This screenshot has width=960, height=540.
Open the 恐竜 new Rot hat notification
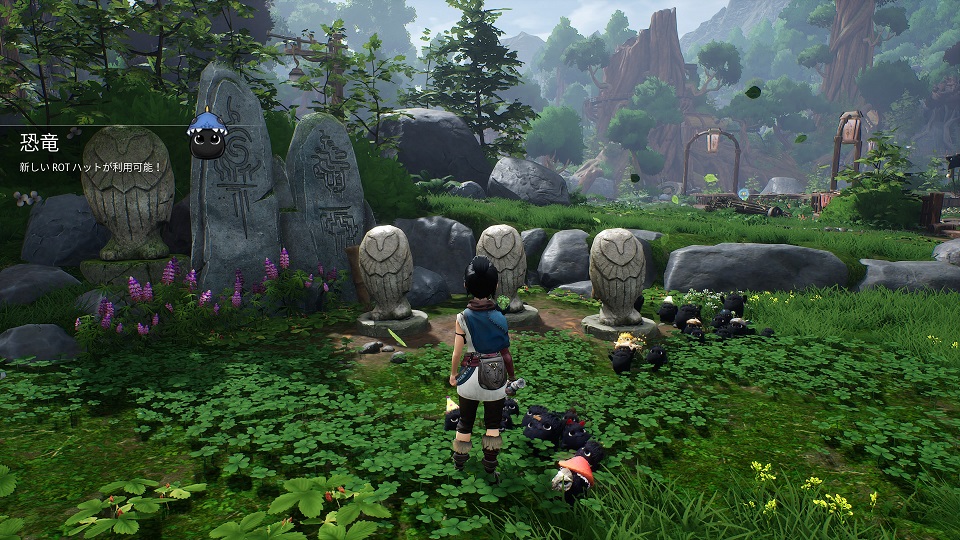90,154
